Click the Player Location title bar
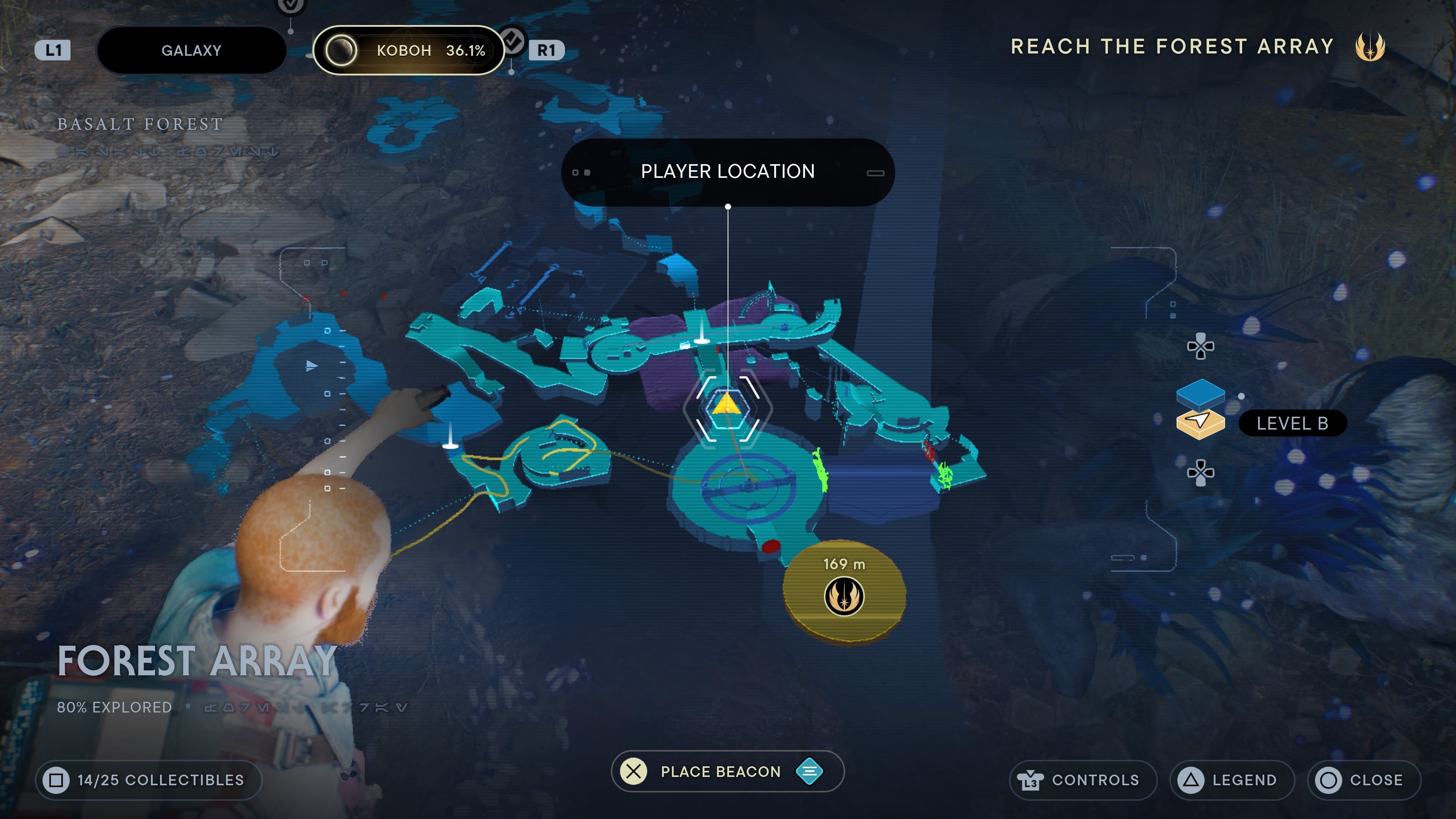This screenshot has height=819, width=1456. (x=728, y=171)
